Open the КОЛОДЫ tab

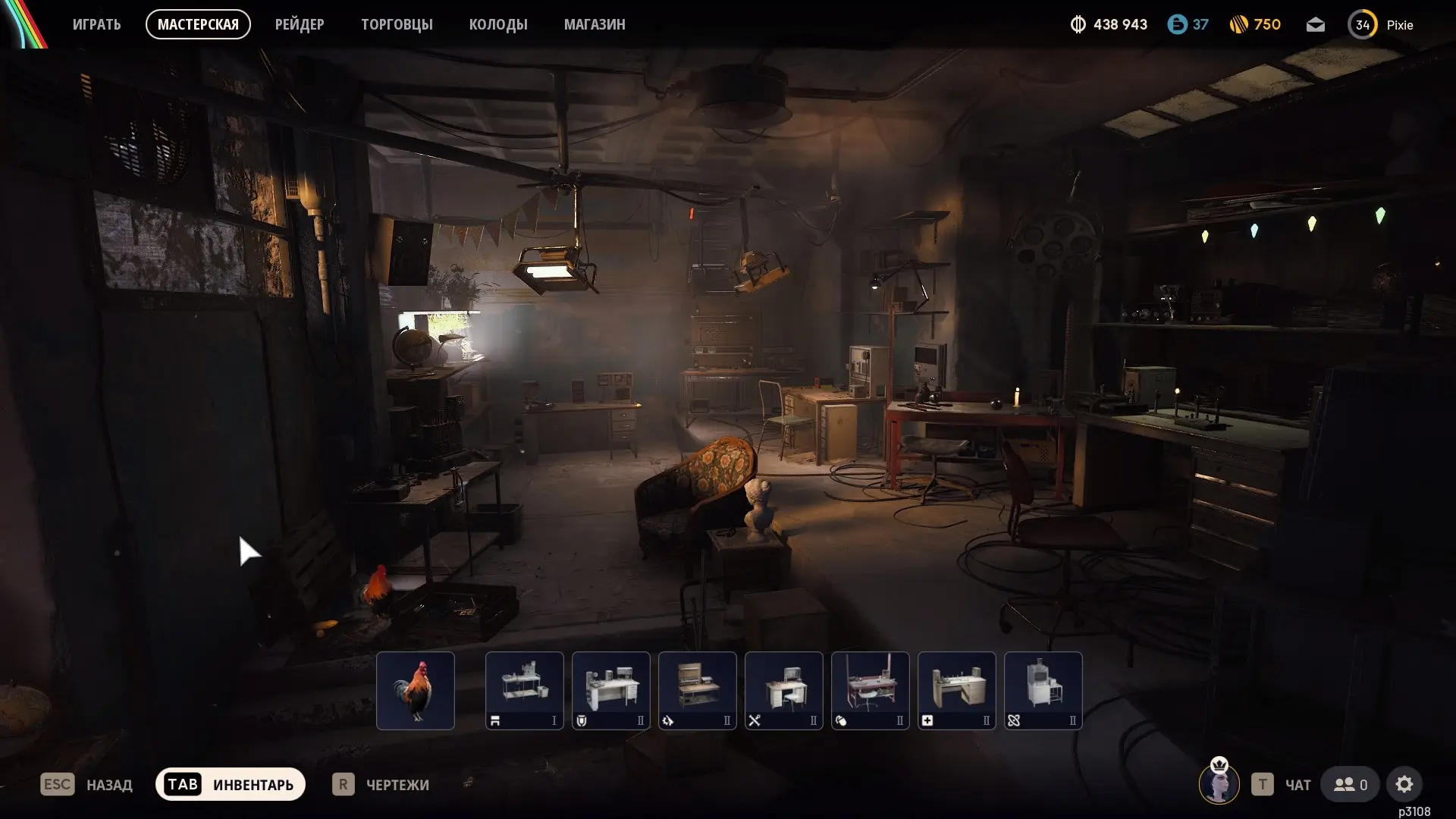[x=498, y=24]
